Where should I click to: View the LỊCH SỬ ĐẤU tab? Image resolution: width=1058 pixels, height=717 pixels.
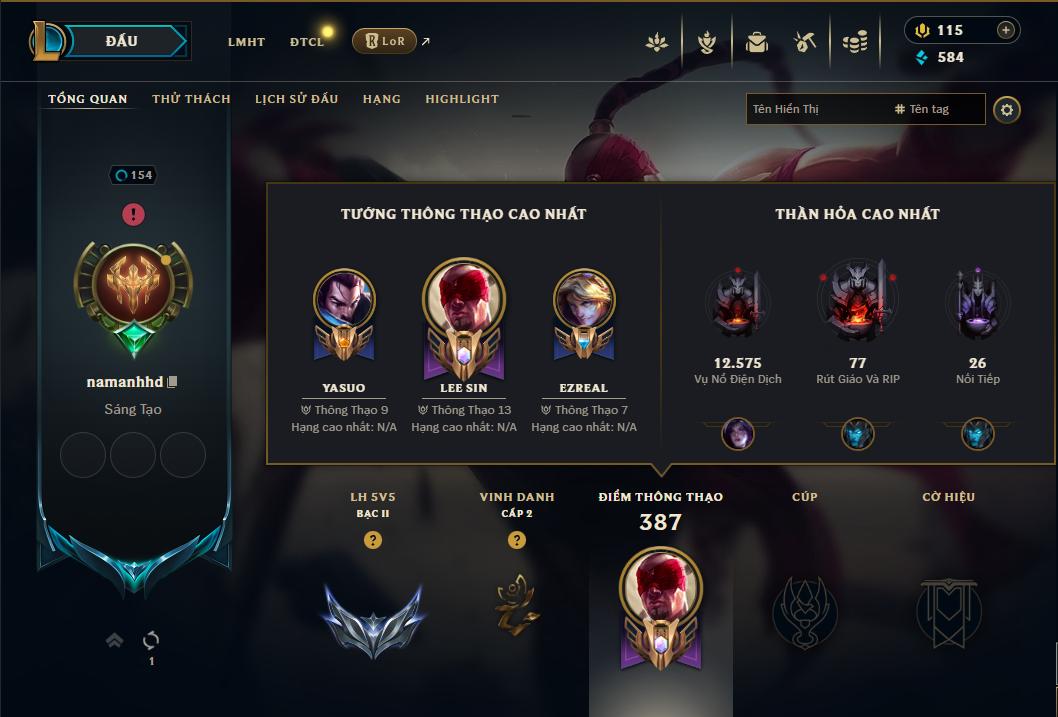pyautogui.click(x=296, y=99)
